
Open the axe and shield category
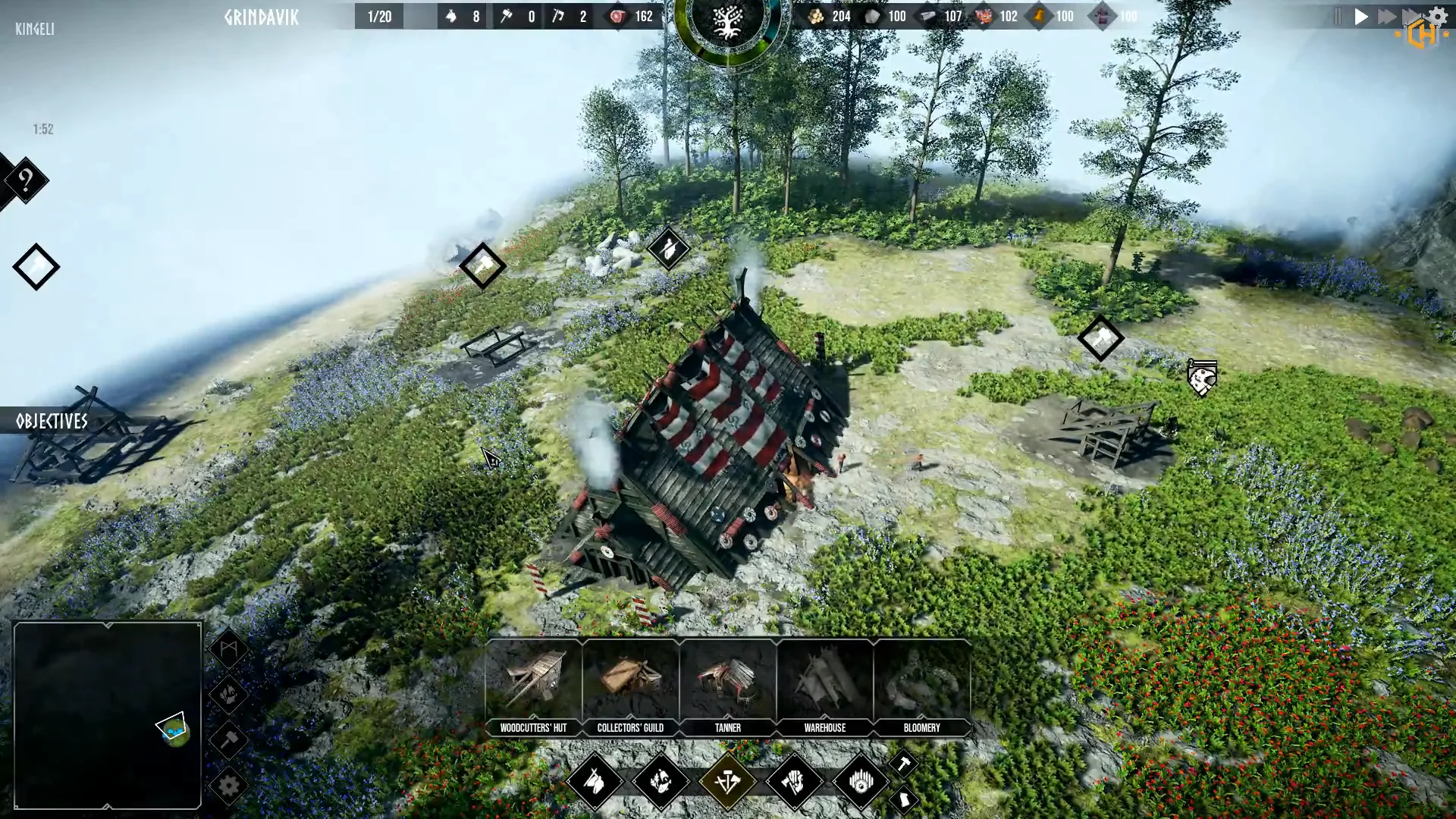click(x=794, y=781)
